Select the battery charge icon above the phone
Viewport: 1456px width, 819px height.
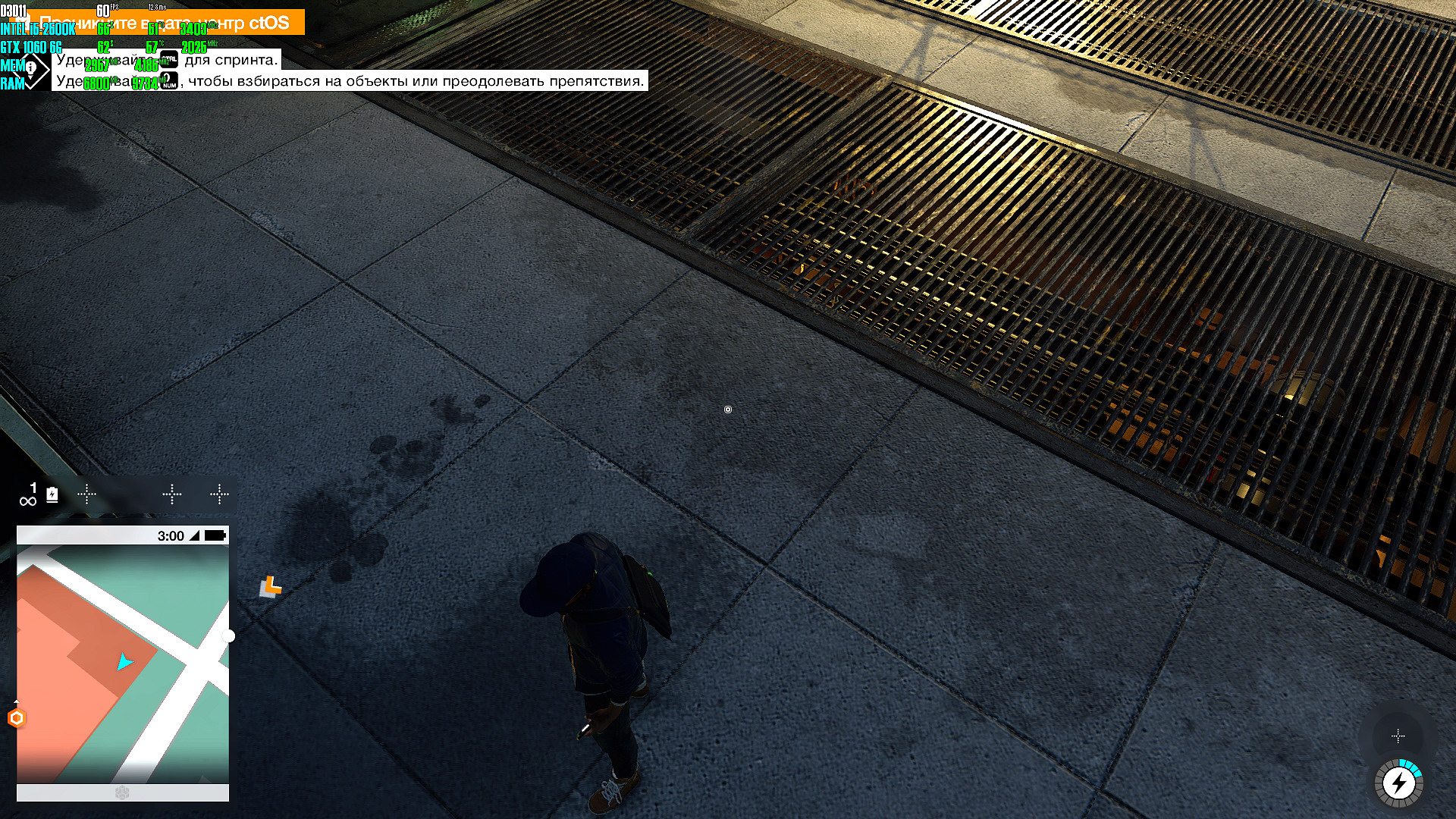pyautogui.click(x=52, y=495)
